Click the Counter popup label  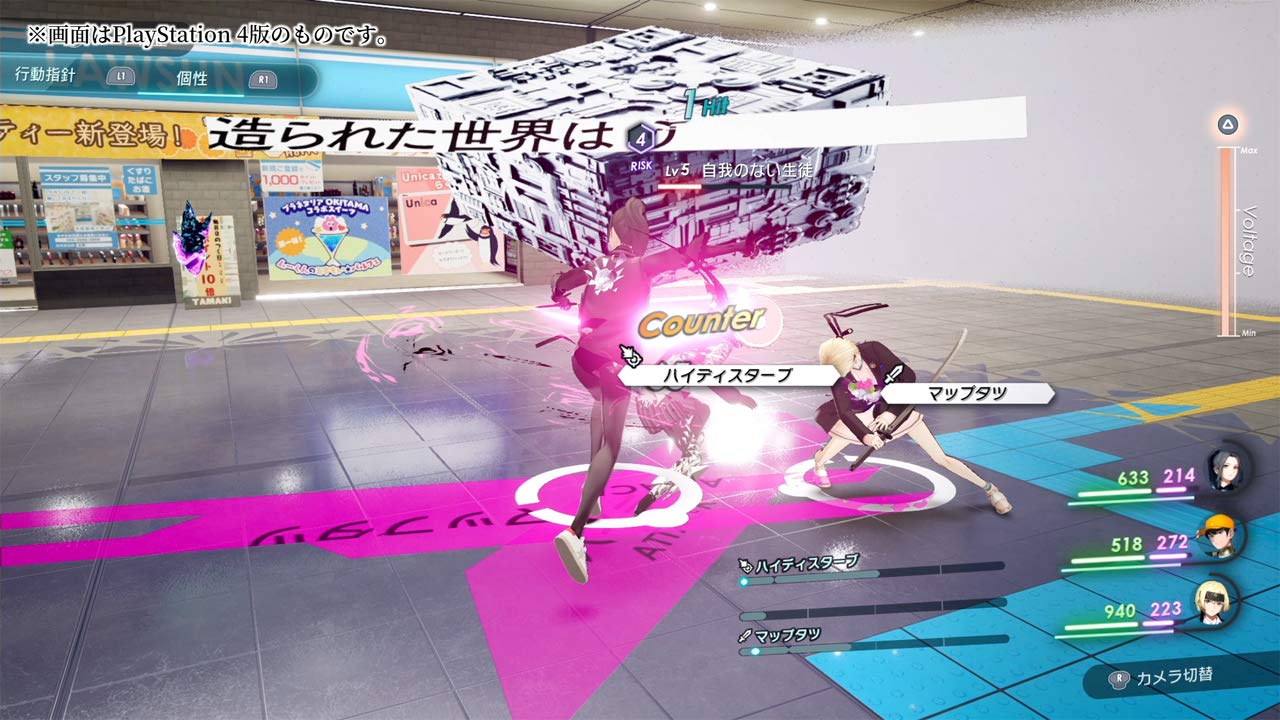click(x=702, y=322)
